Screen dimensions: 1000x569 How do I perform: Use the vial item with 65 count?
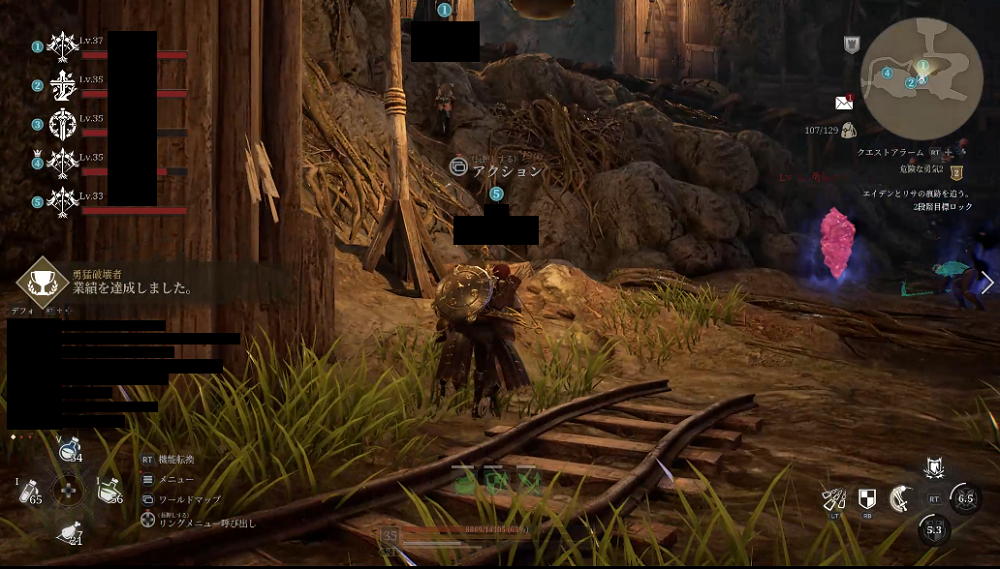click(x=30, y=492)
